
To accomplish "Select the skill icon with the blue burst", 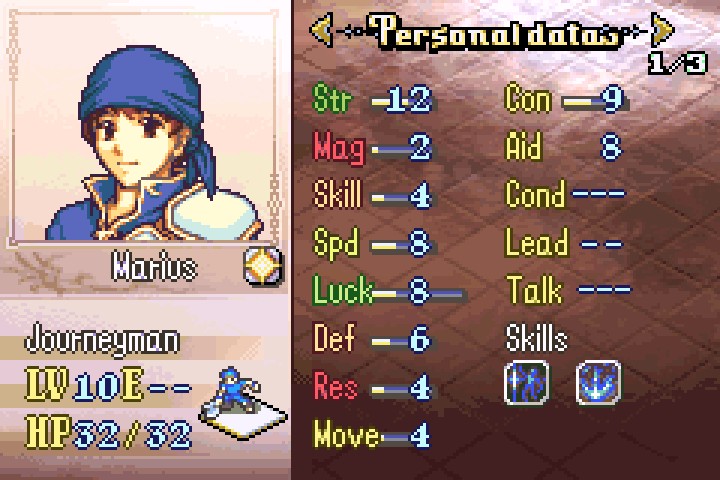I will click(598, 383).
